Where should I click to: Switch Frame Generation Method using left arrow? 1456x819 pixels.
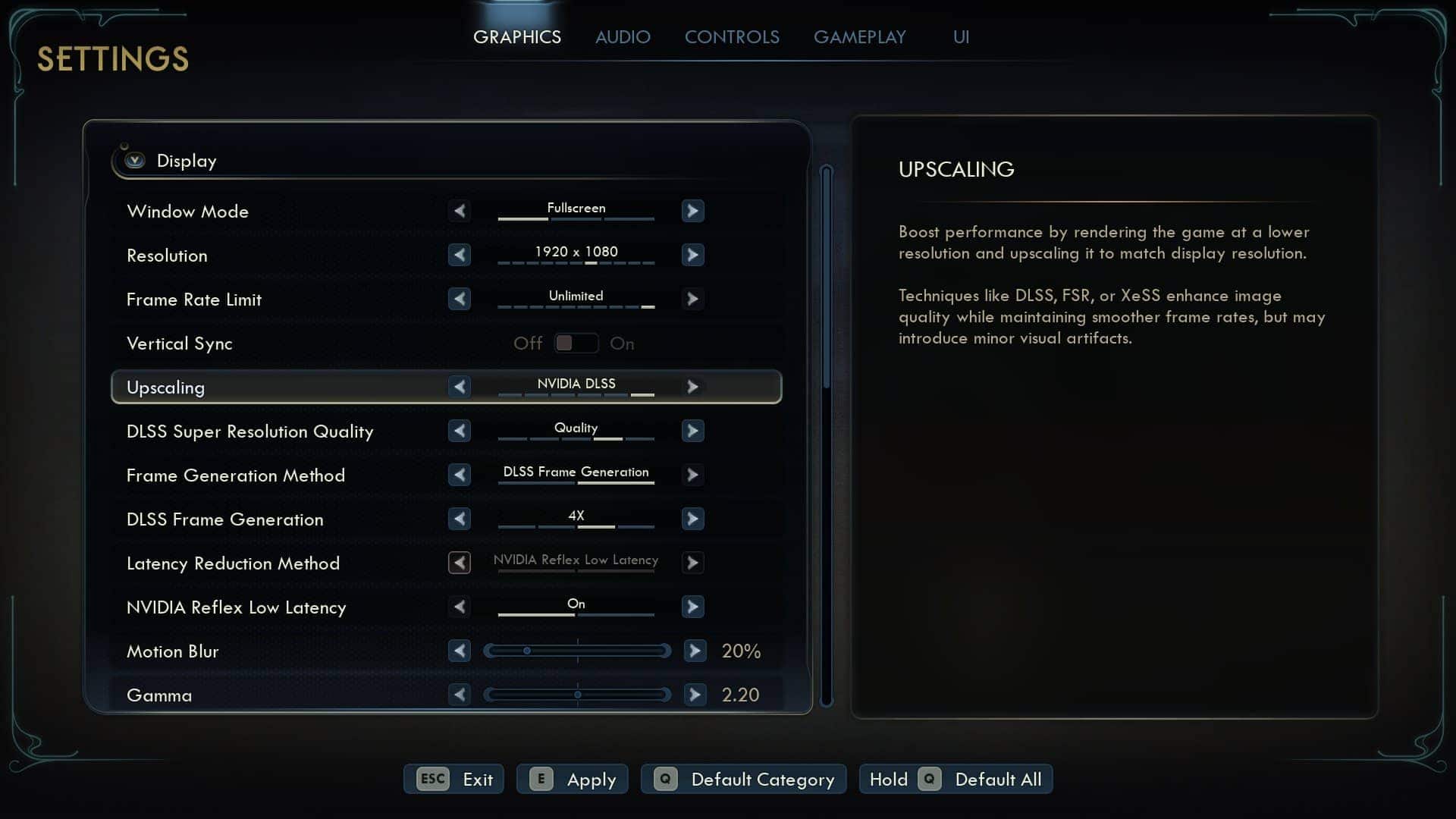point(460,475)
